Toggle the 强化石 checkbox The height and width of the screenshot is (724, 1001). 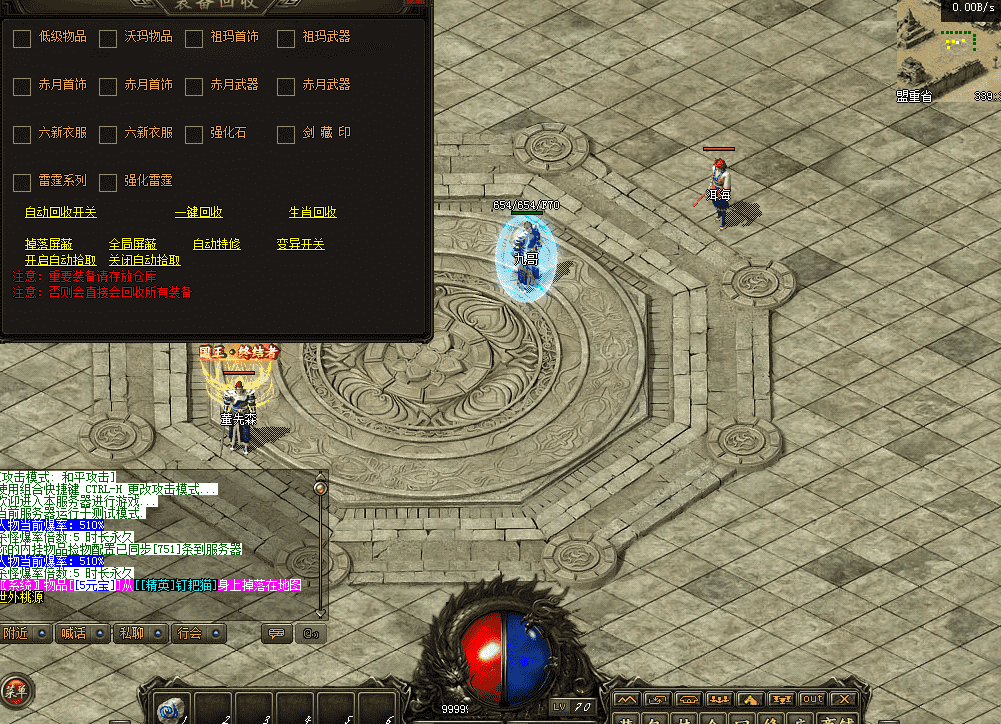194,134
